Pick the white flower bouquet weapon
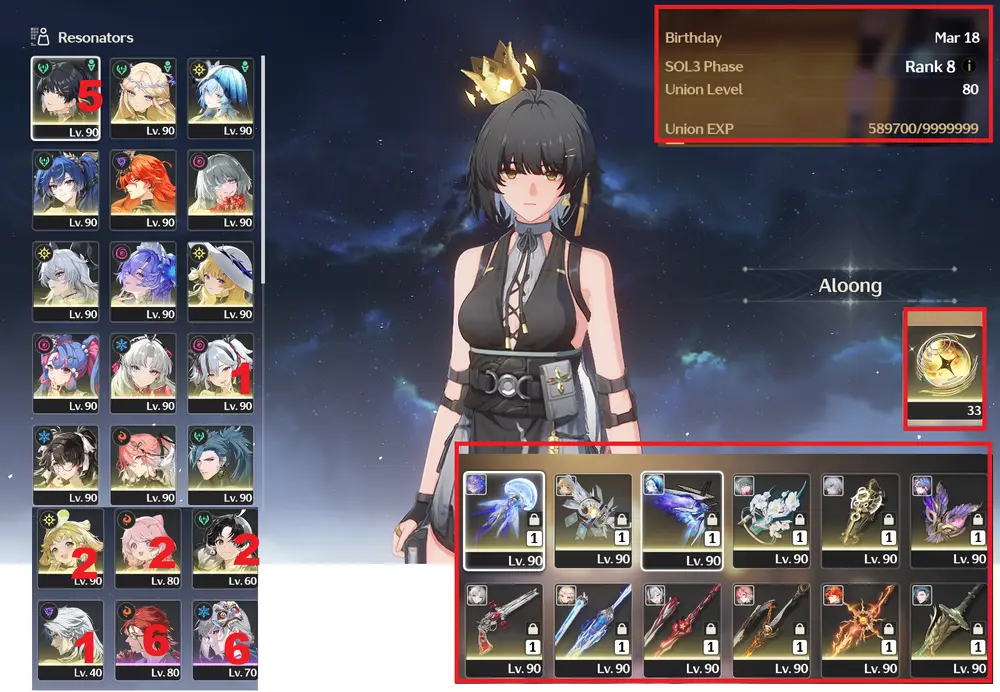This screenshot has height=692, width=1000. (x=769, y=518)
